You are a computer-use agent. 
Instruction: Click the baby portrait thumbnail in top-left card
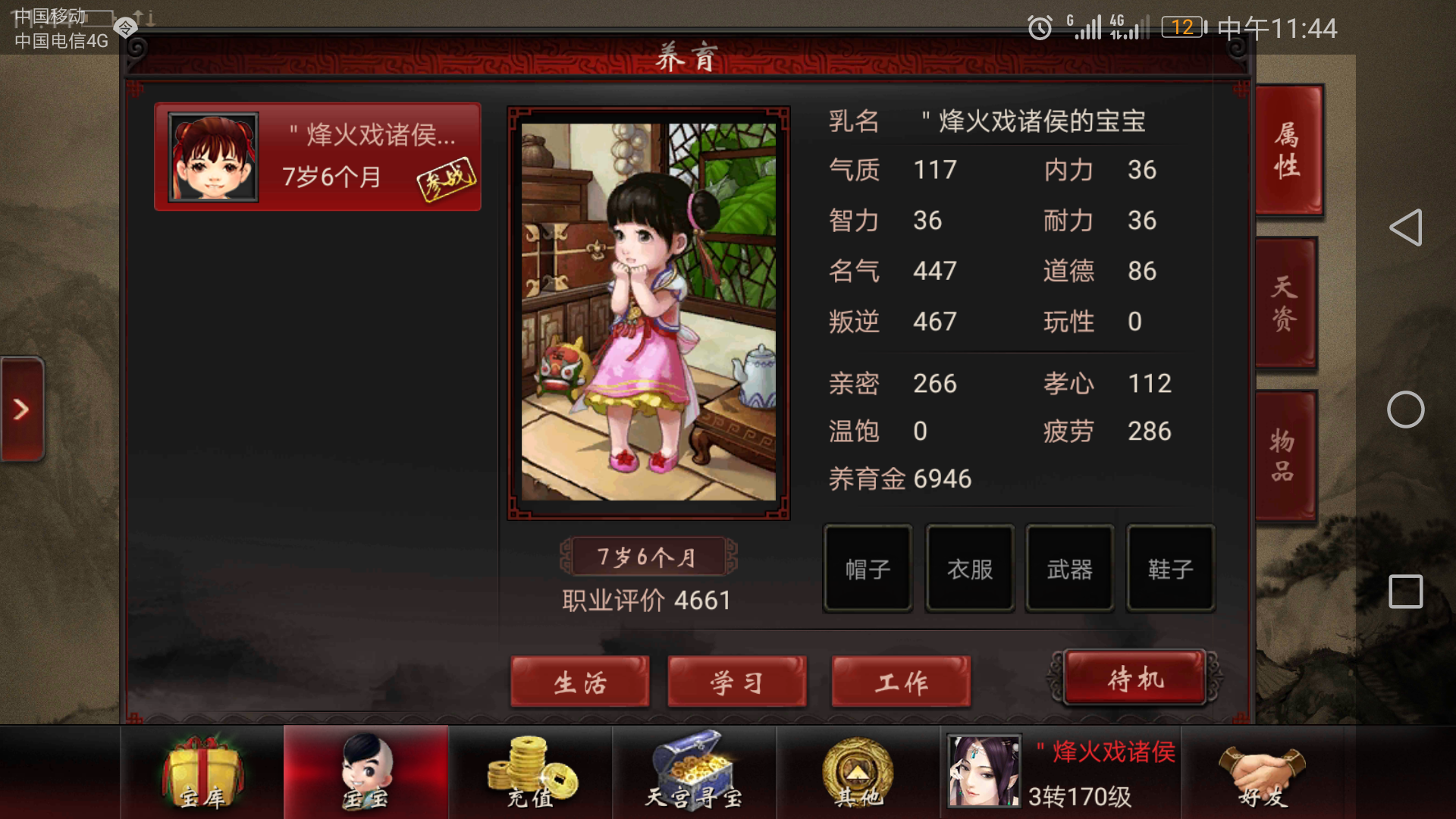[x=212, y=155]
